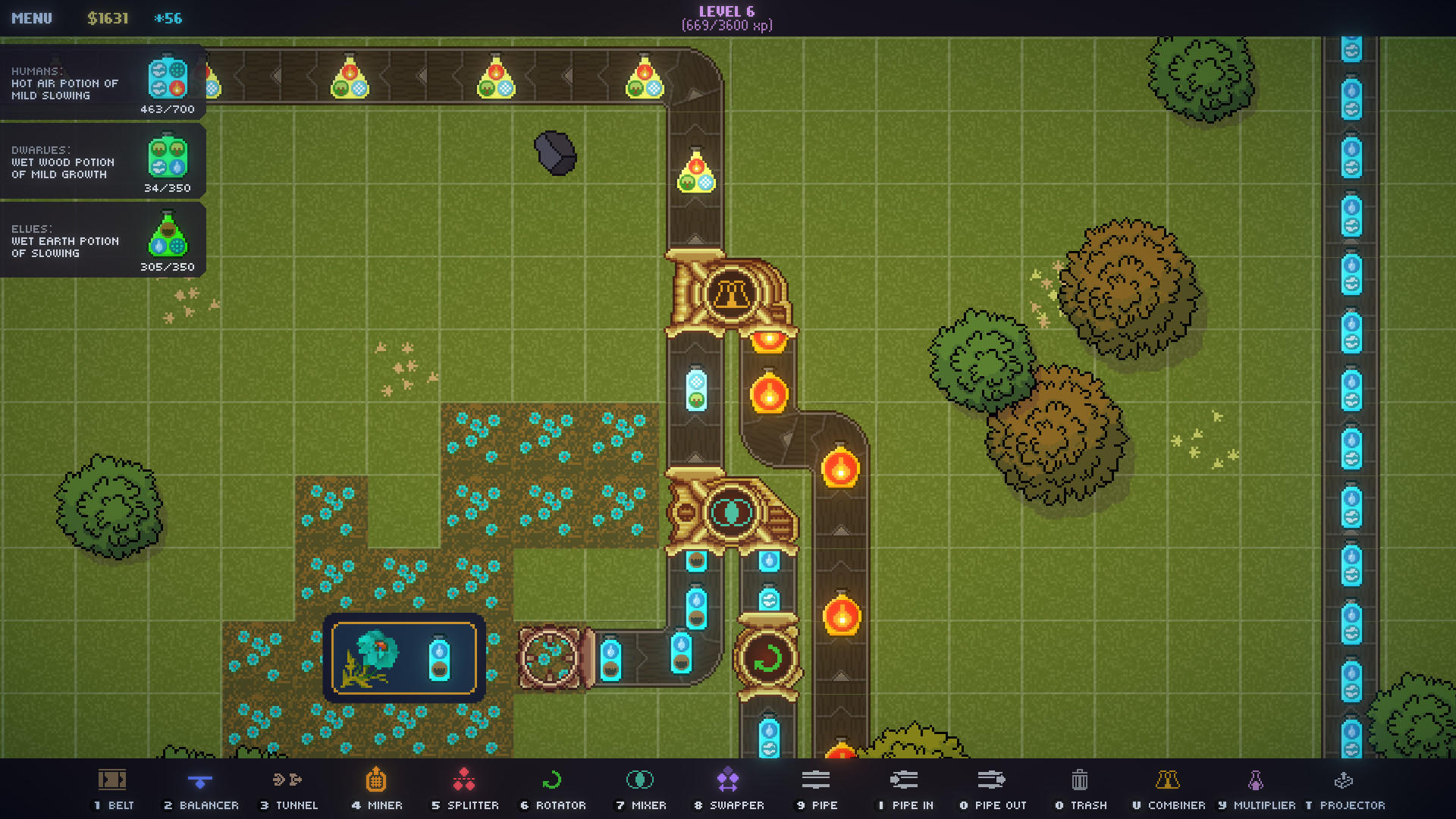Select the Projector tool
Viewport: 1456px width, 819px height.
click(1342, 789)
